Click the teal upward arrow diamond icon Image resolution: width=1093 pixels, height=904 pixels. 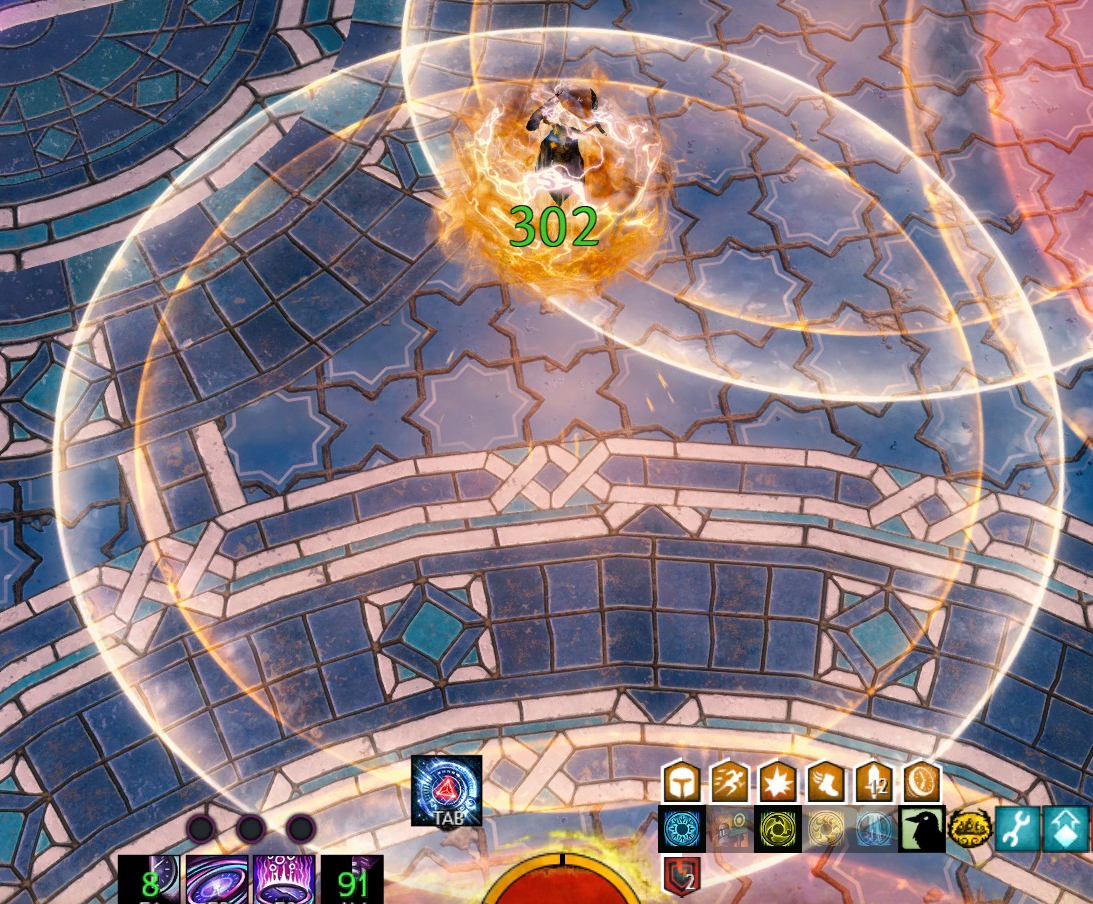tap(1065, 830)
